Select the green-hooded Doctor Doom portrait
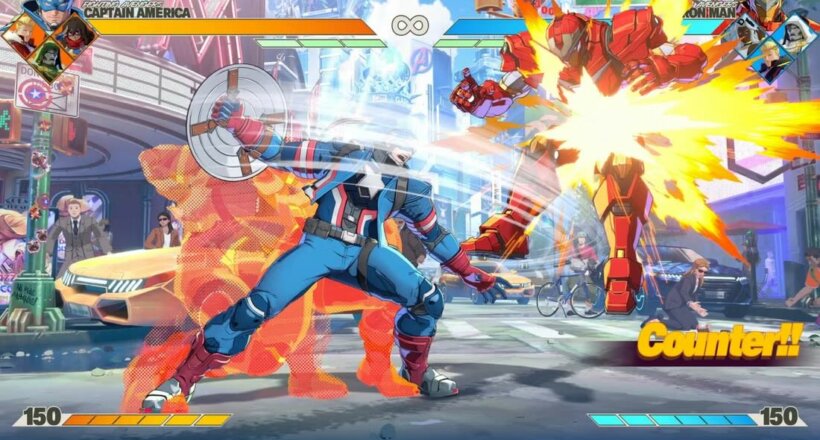Screen dimensions: 820x440 [x=47, y=59]
